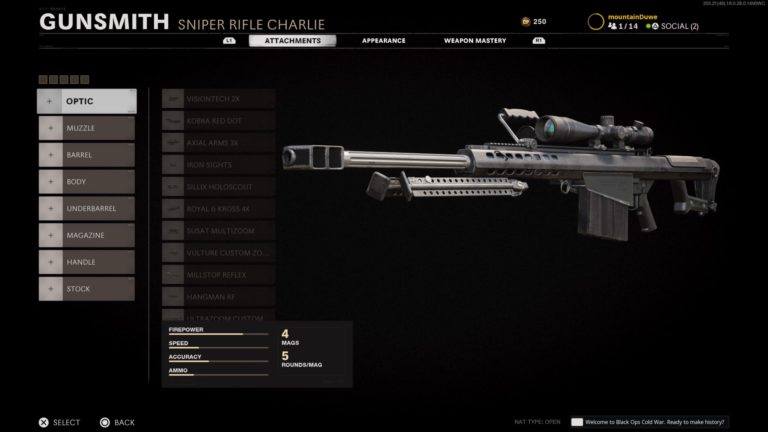Screen dimensions: 768x432
Task: Choose the Kobra Red Dot optic
Action: pos(218,121)
